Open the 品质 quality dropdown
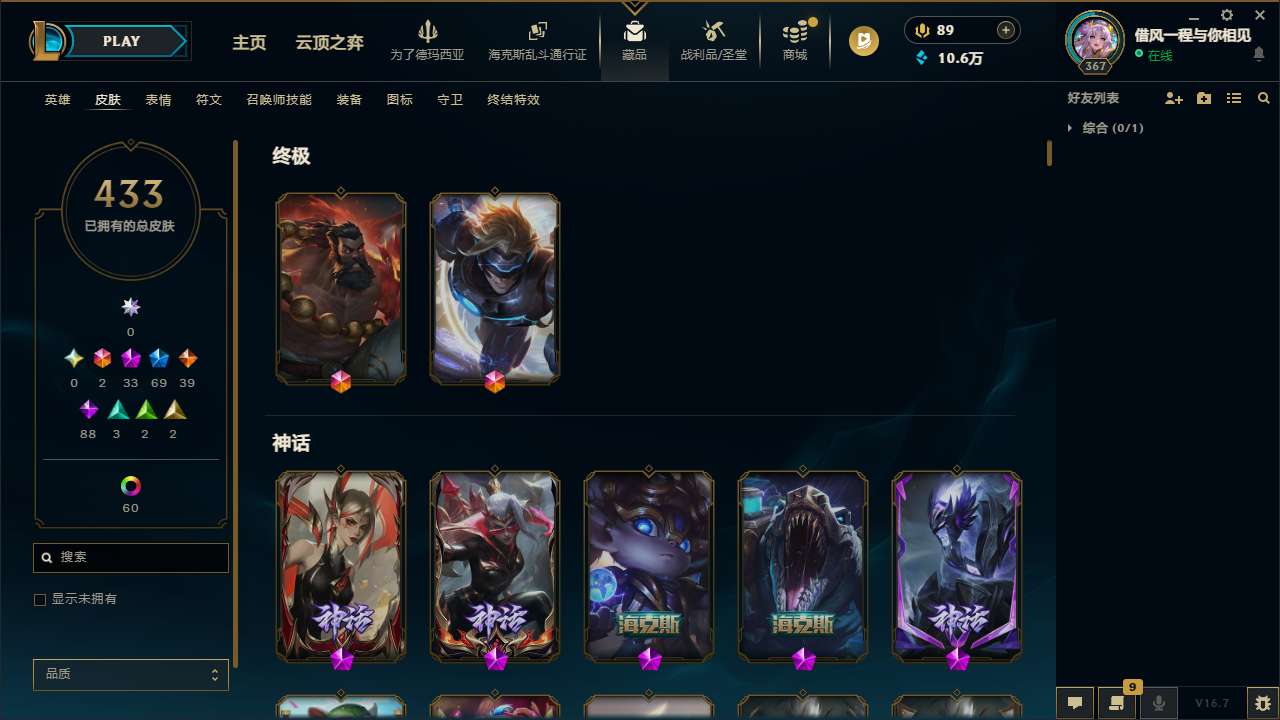Image resolution: width=1280 pixels, height=720 pixels. click(x=130, y=674)
